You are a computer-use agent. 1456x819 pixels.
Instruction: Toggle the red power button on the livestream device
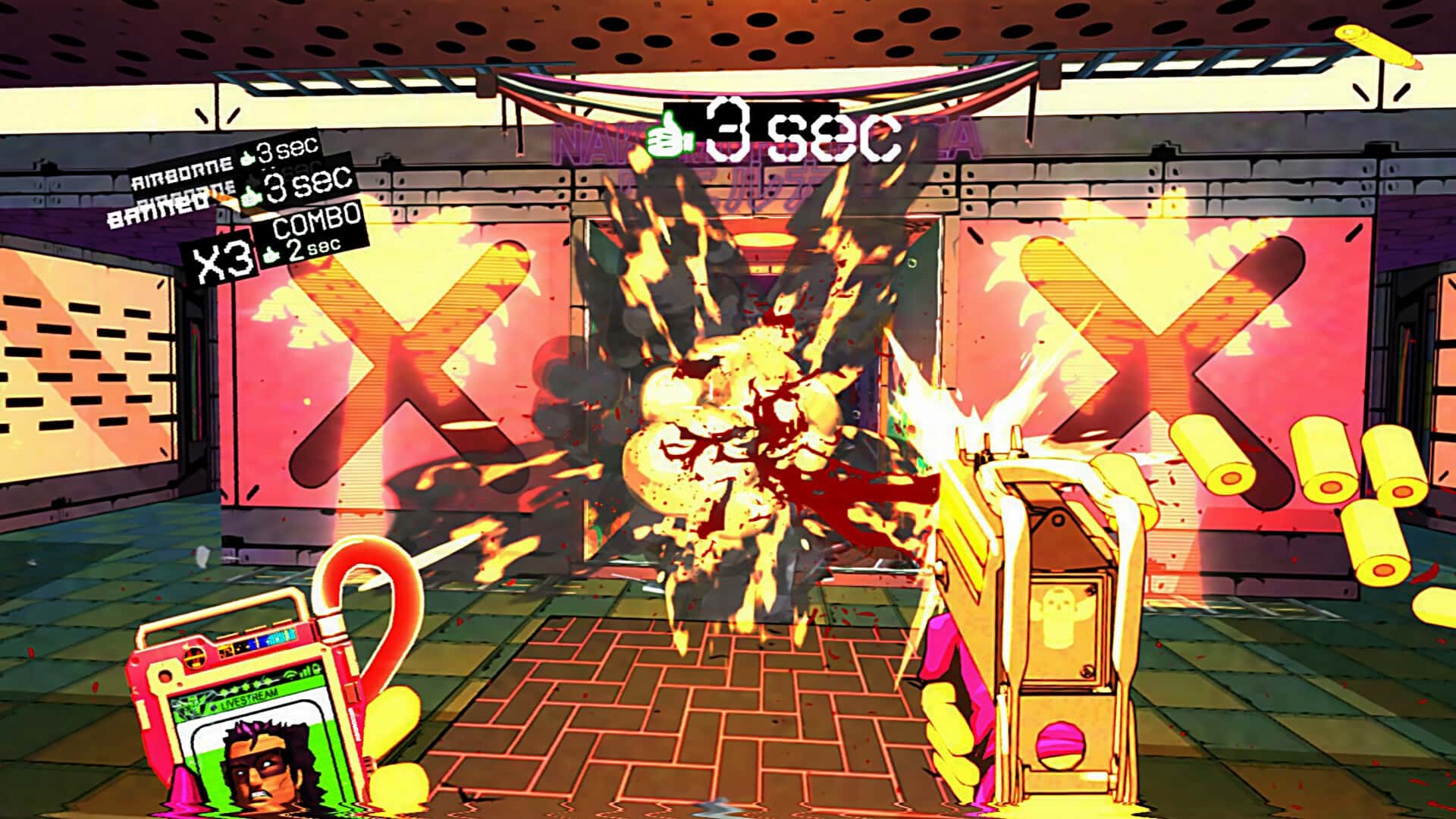pos(164,675)
